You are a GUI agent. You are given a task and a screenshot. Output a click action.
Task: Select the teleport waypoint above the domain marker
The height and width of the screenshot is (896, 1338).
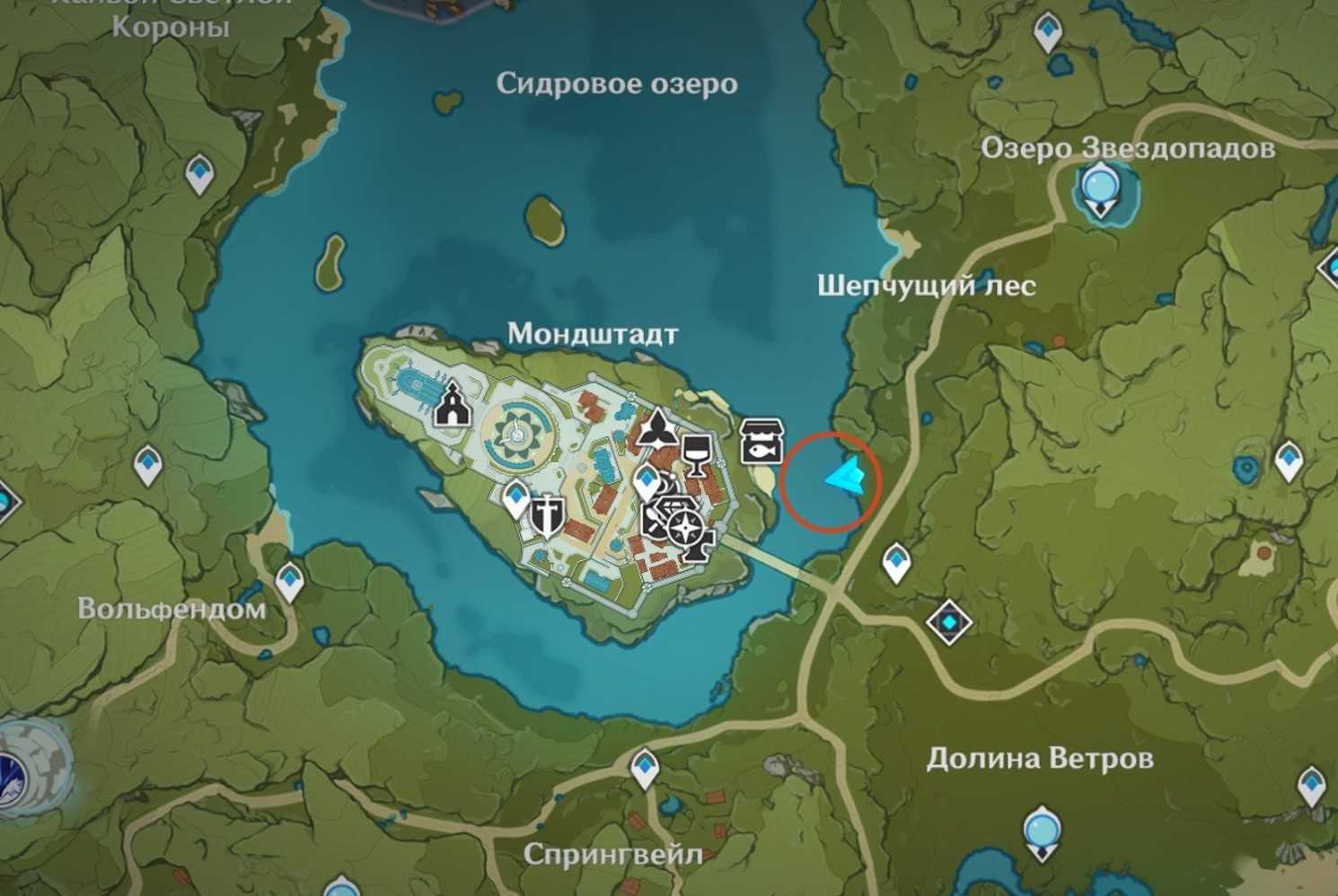[x=896, y=563]
